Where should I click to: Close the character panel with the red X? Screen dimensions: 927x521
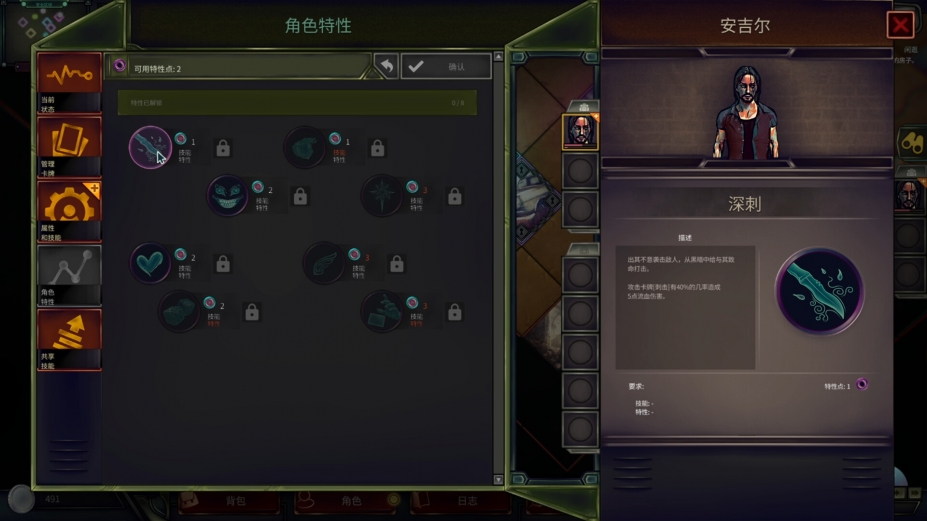click(x=899, y=26)
